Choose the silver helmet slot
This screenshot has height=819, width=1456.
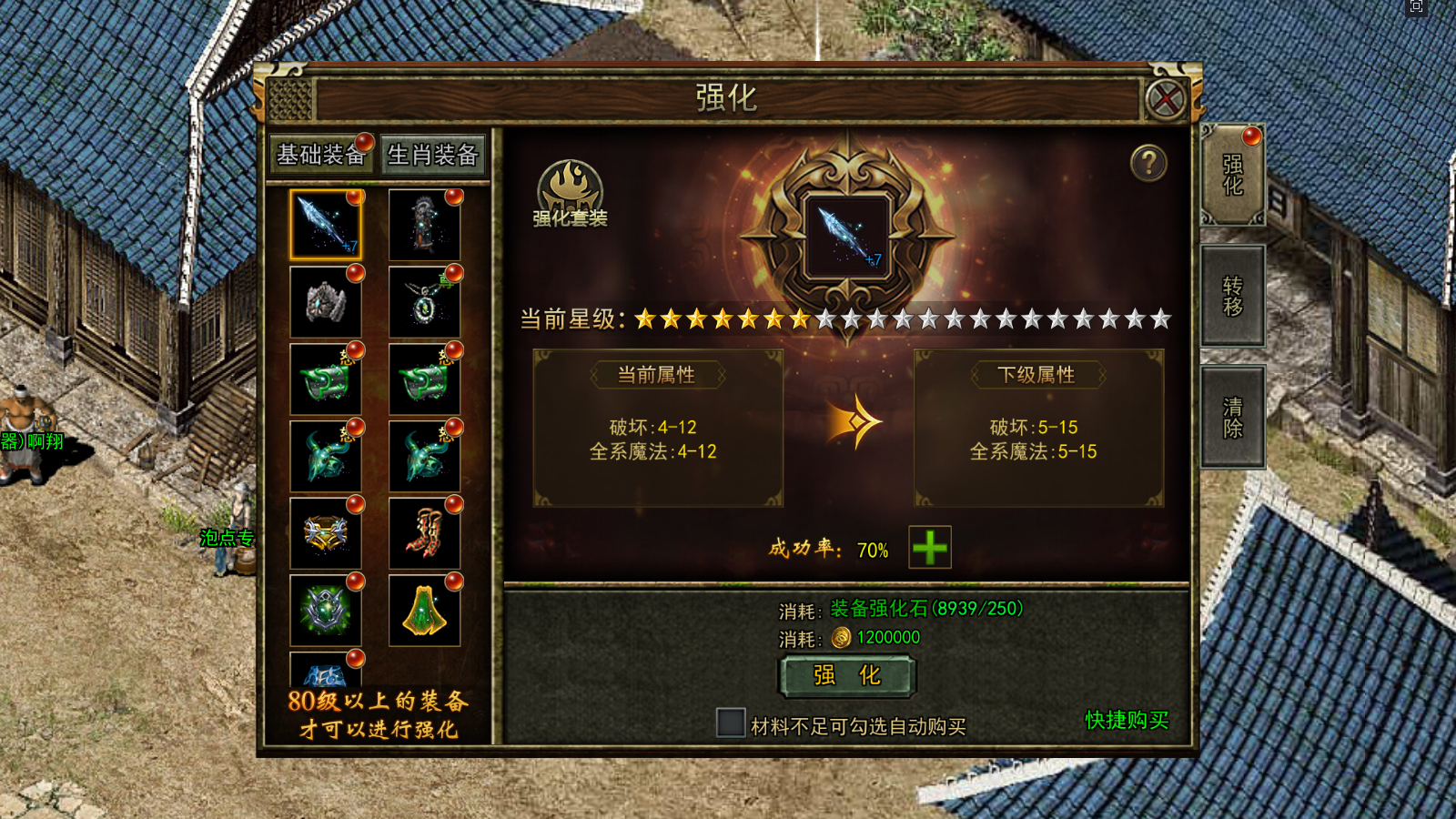coord(326,301)
